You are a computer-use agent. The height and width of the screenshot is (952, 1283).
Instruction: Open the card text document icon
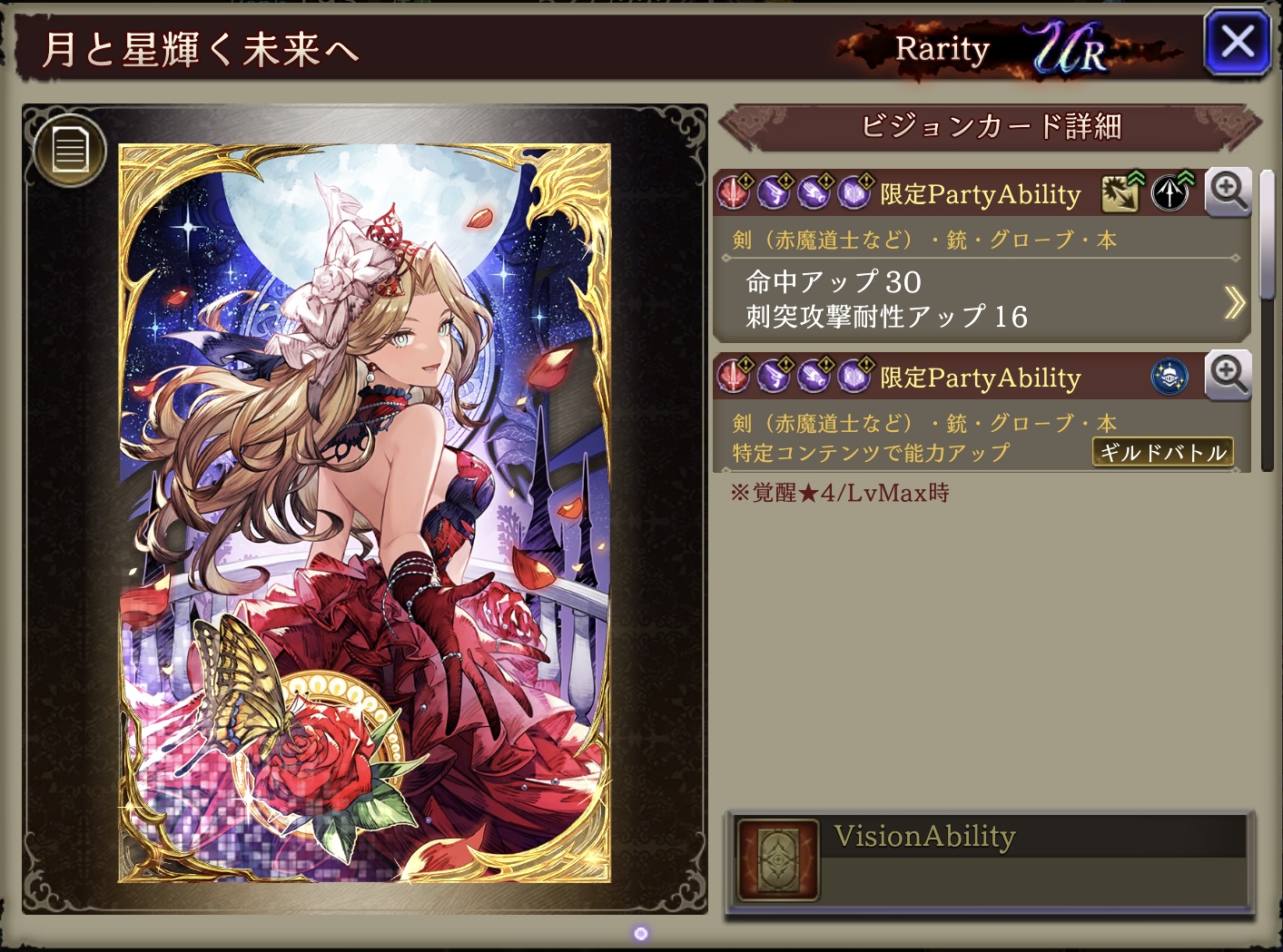coord(70,150)
